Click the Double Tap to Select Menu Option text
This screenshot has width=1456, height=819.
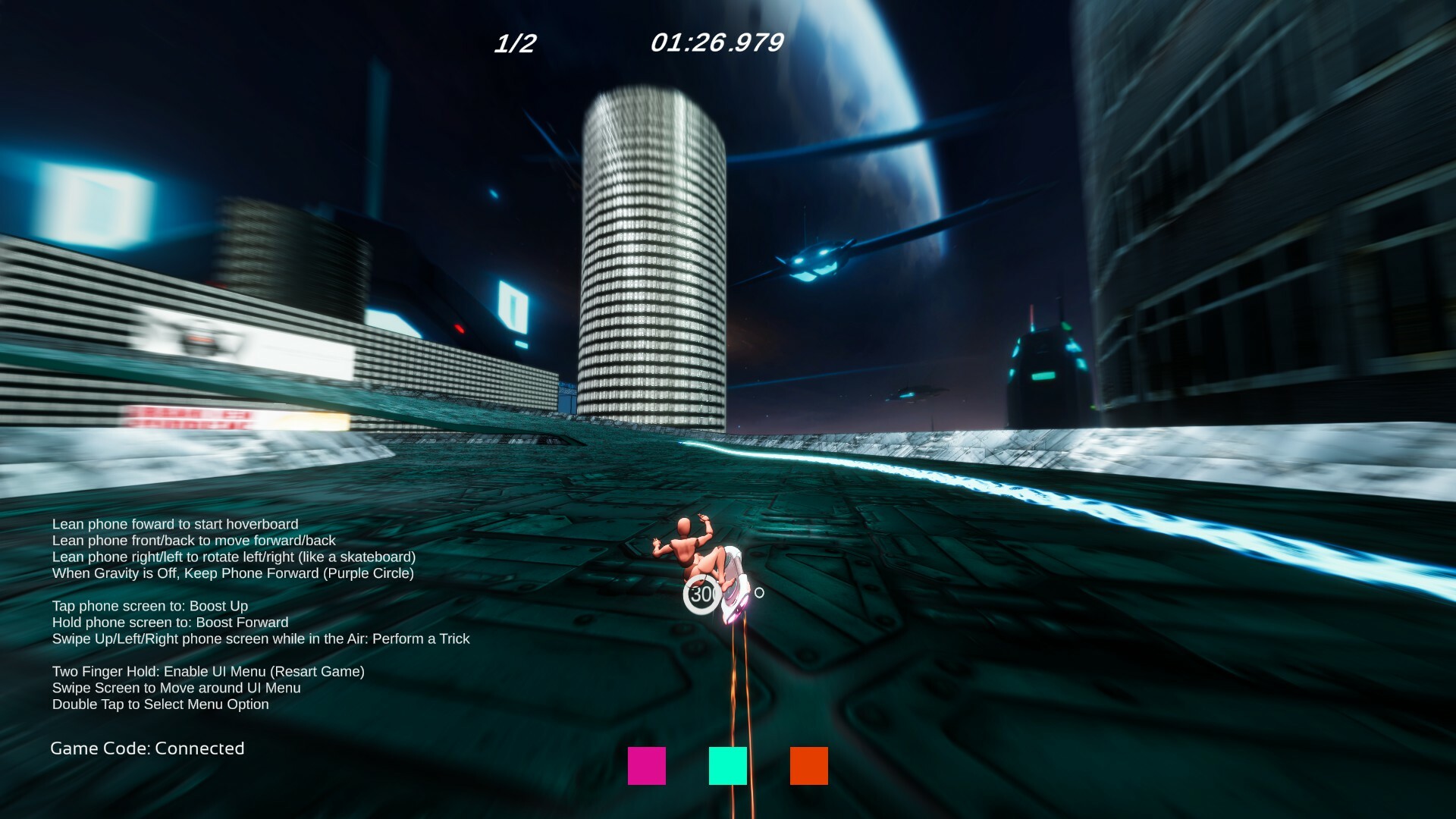161,704
